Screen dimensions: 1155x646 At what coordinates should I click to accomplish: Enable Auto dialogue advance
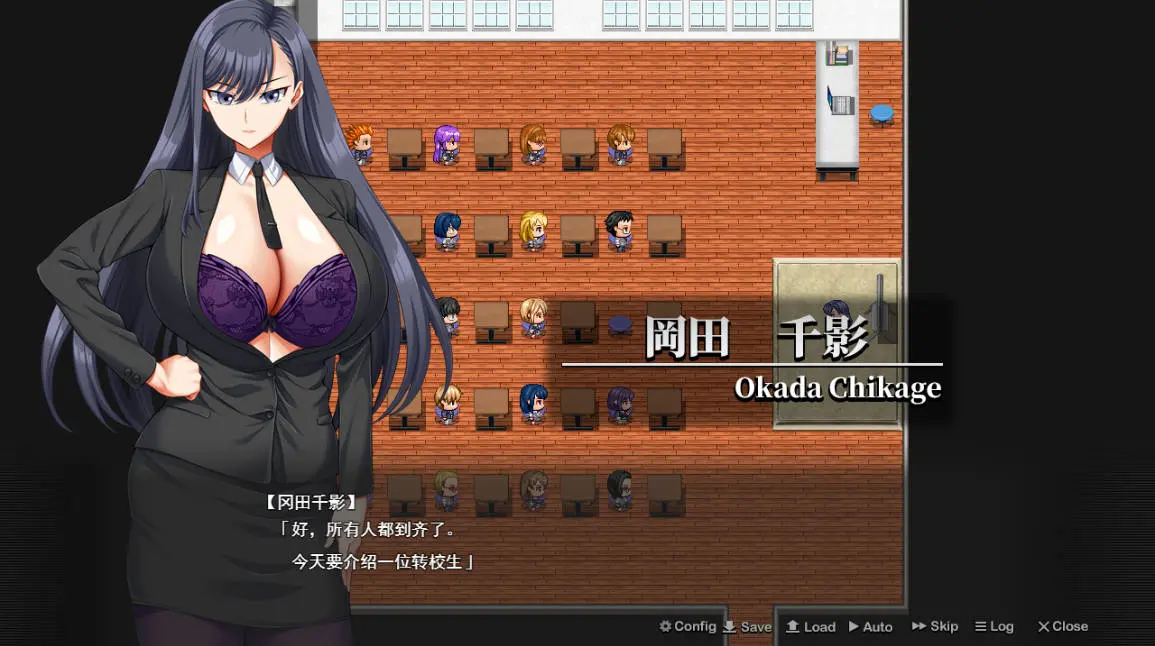click(x=871, y=627)
